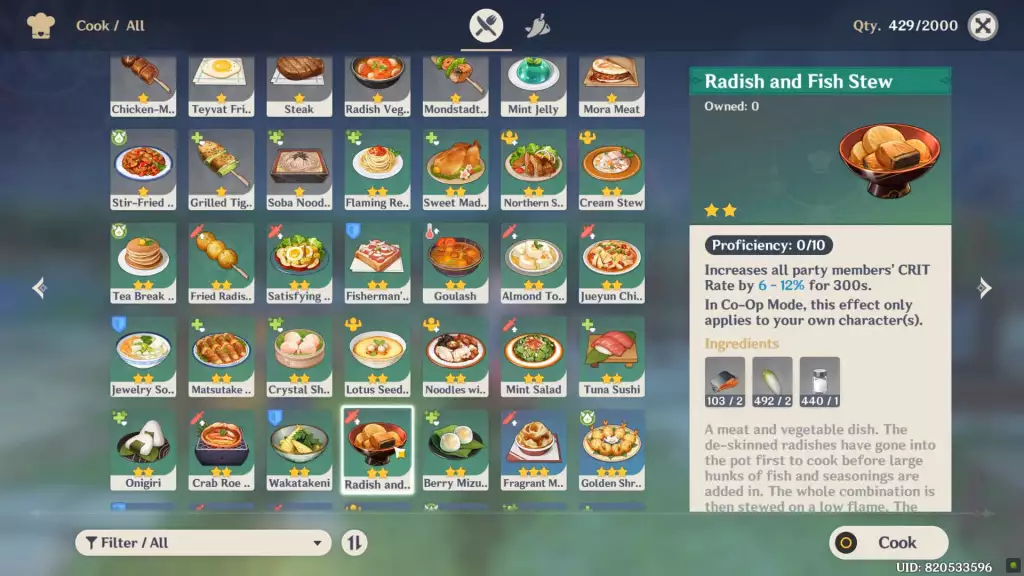Select the Tea Break pancake recipe
Screen dimensions: 1024x576
(143, 263)
